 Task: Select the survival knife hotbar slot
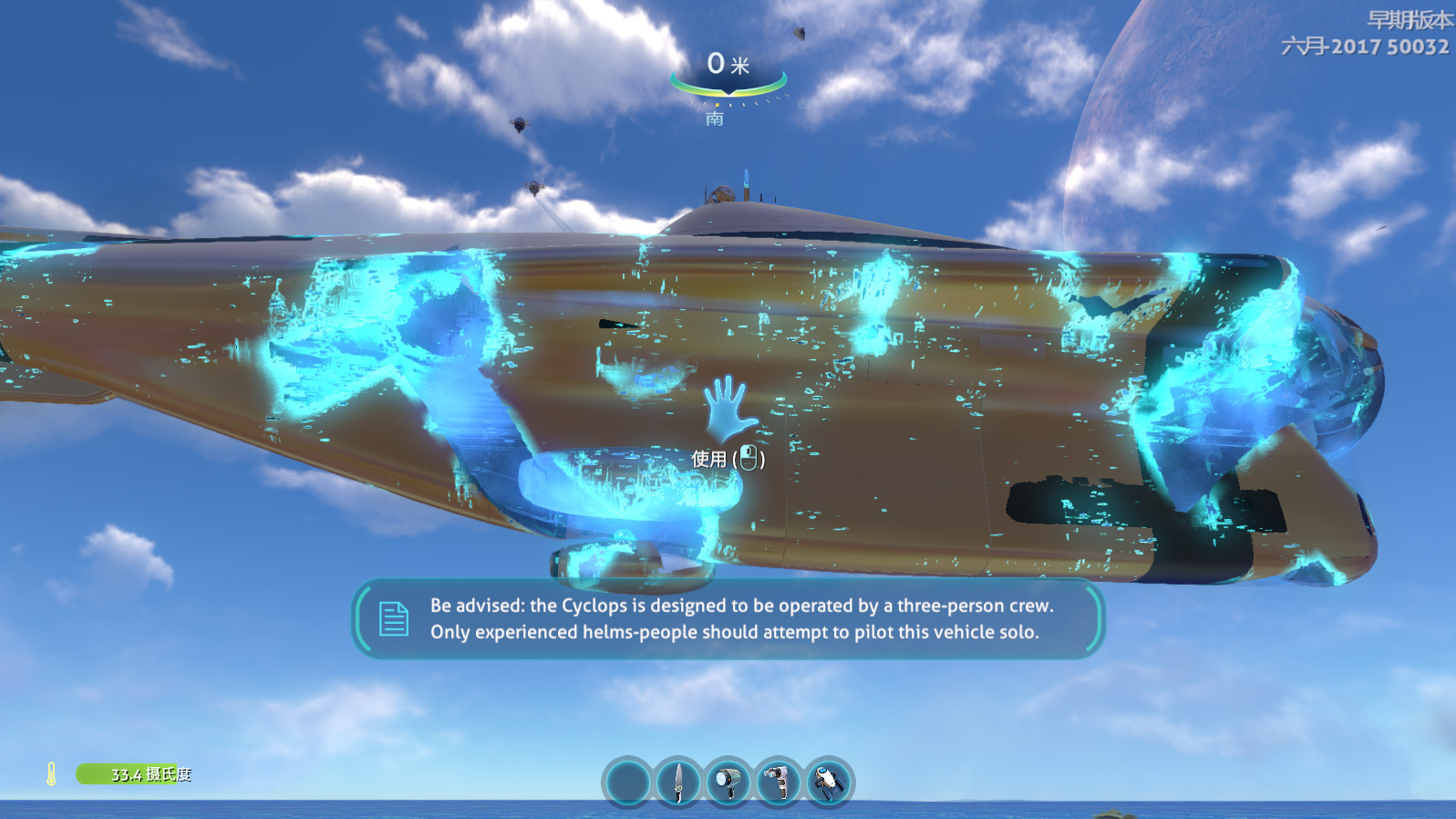point(677,783)
